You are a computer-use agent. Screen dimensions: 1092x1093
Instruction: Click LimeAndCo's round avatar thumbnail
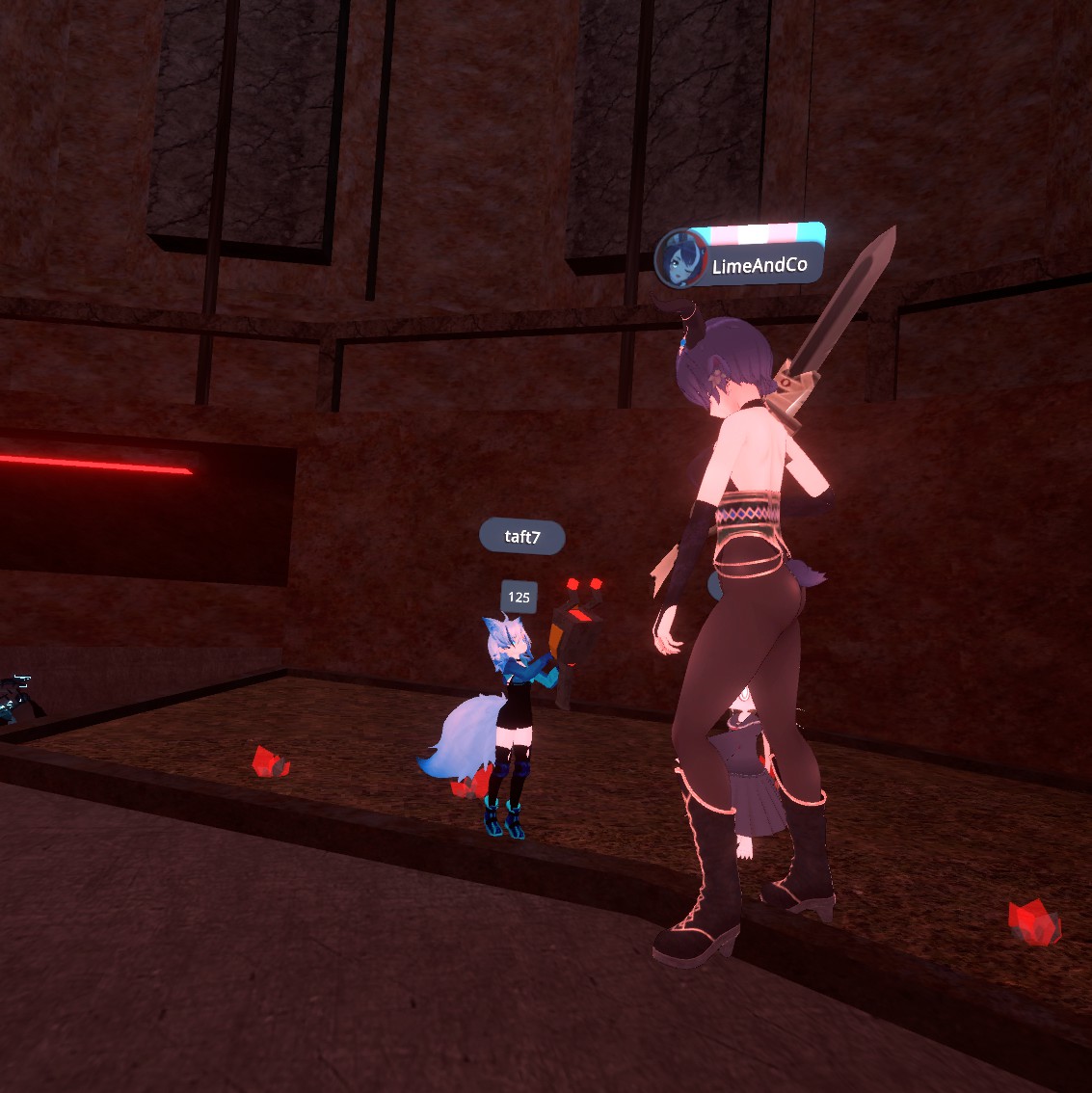click(x=680, y=260)
